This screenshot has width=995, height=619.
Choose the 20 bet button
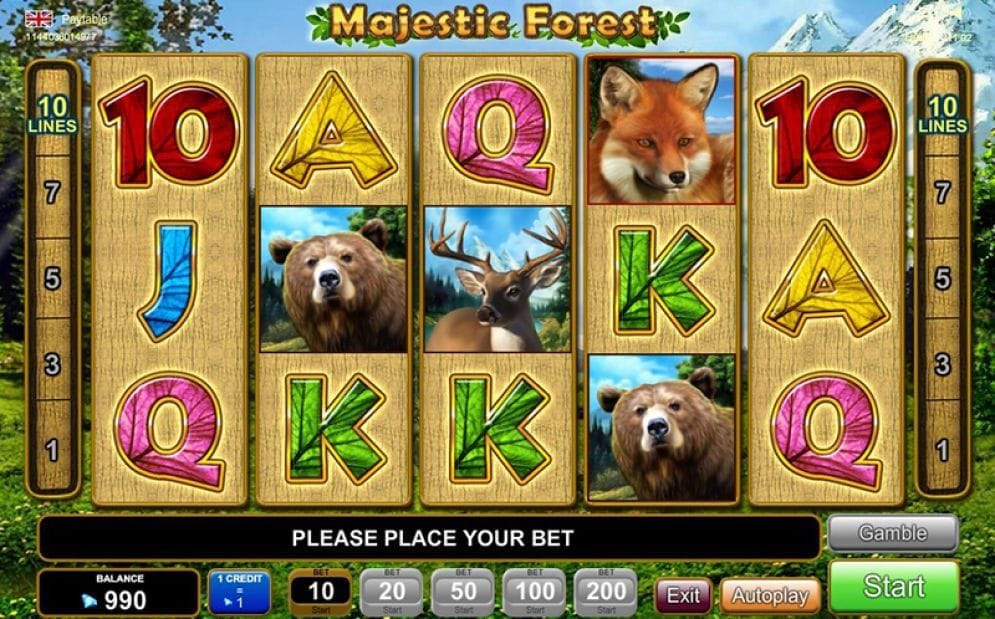click(x=391, y=592)
